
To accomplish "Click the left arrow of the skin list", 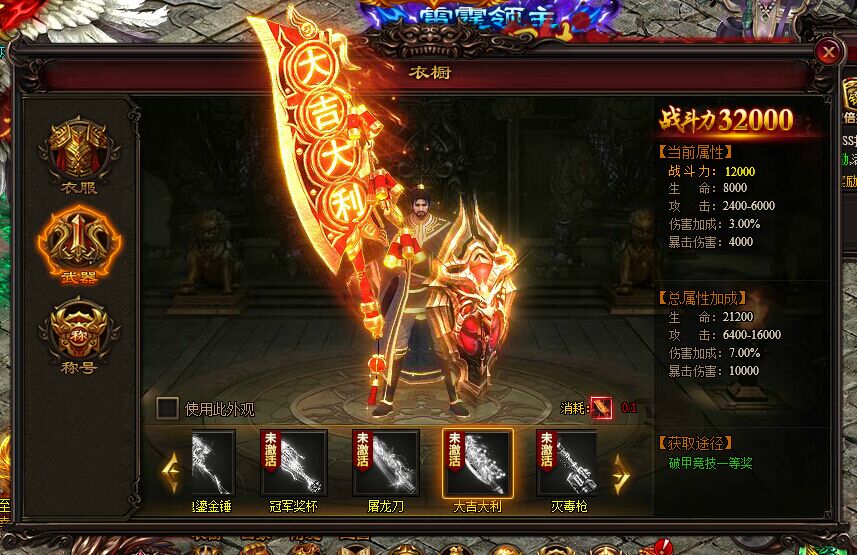I will coord(170,468).
